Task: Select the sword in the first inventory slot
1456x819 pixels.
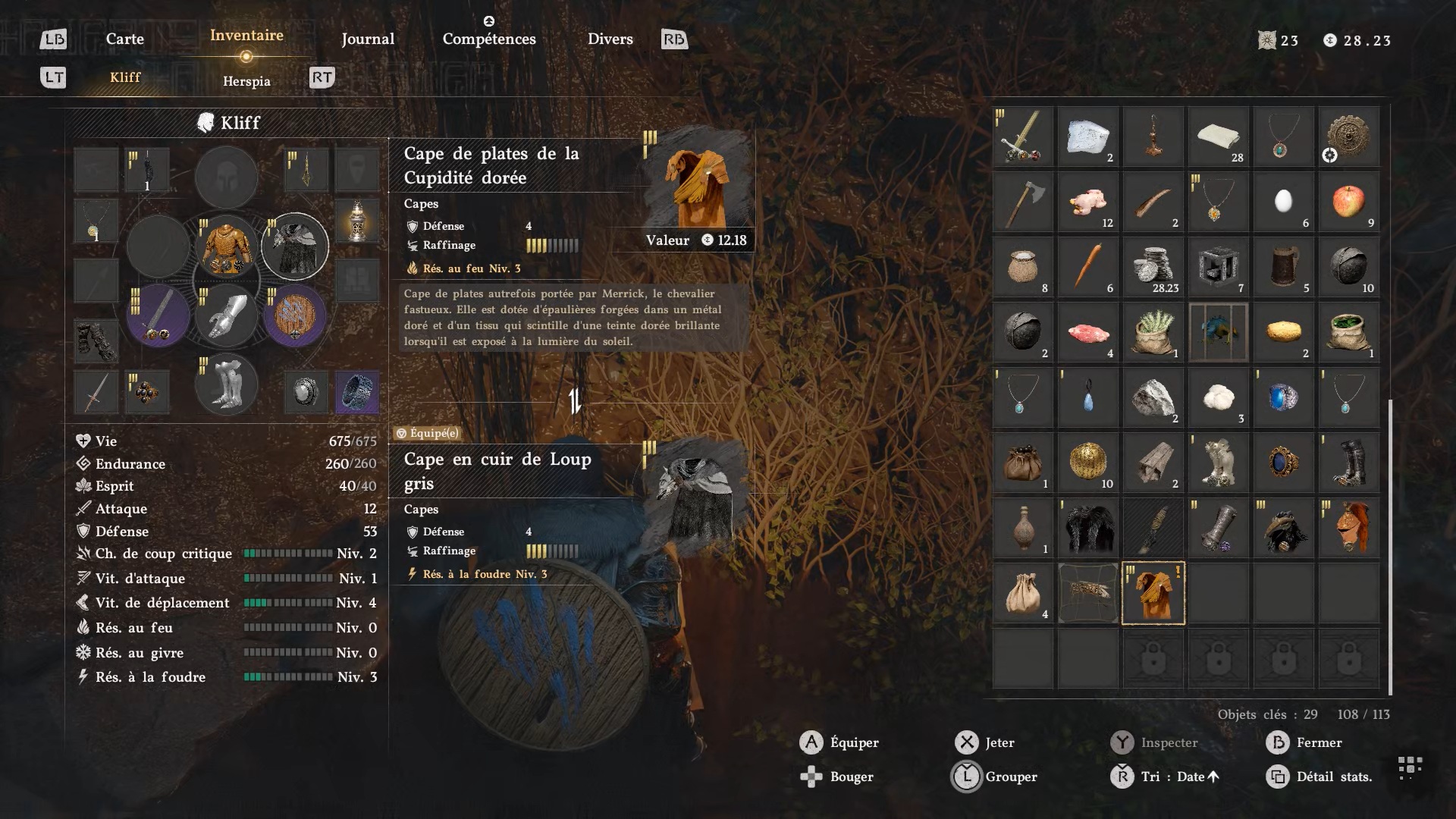Action: (1023, 136)
